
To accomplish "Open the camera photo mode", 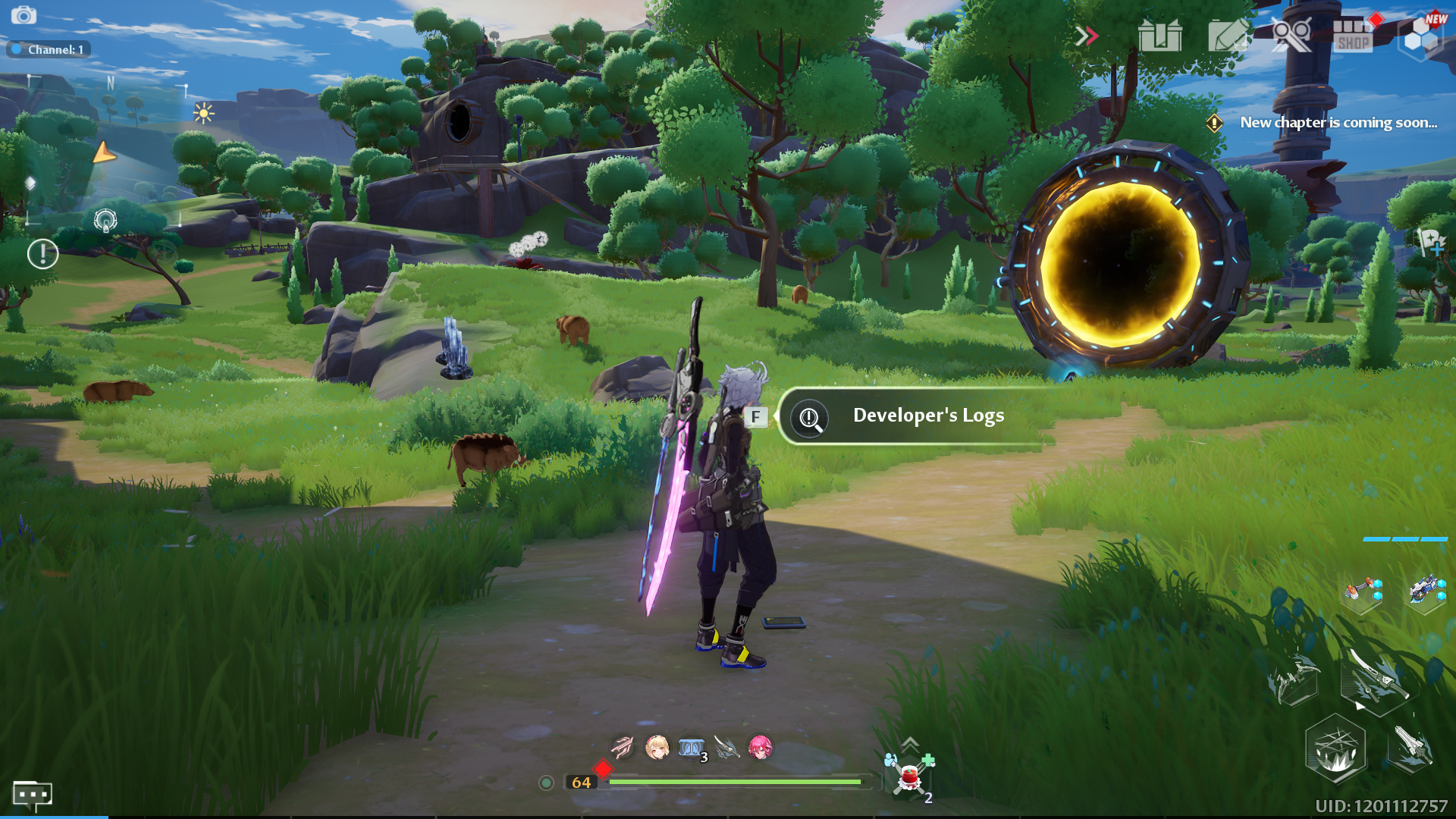I will (x=24, y=15).
